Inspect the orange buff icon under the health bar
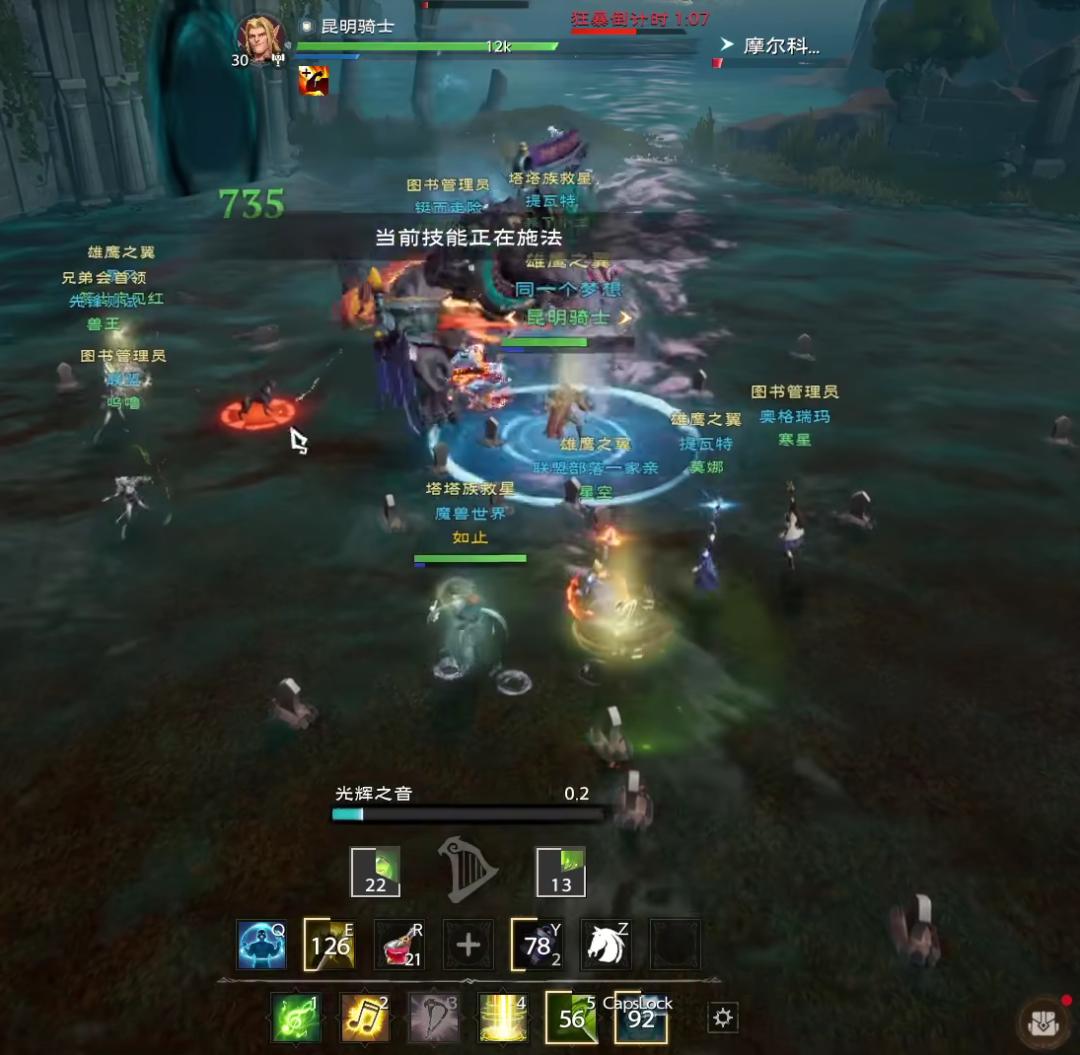 click(x=313, y=81)
